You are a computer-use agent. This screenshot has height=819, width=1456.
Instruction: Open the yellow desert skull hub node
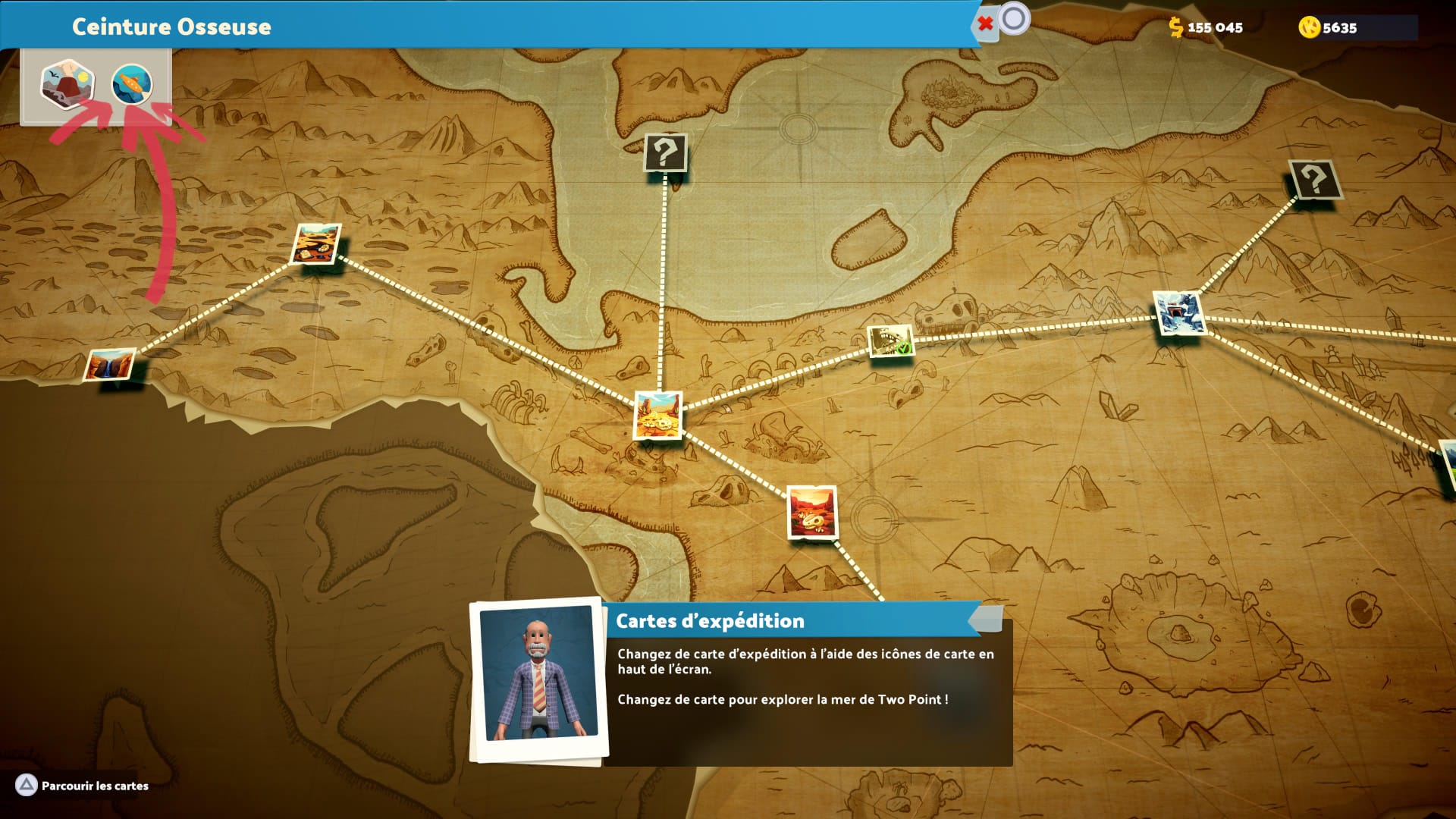tap(657, 415)
